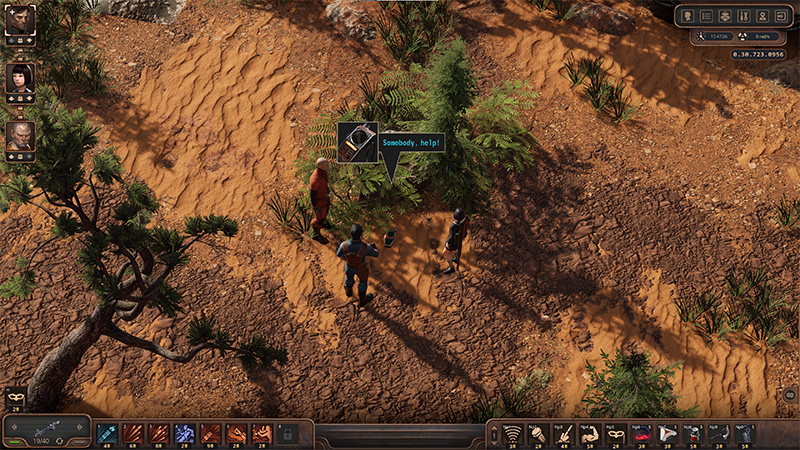Screen dimensions: 800x450
Task: Click the locked ability slot
Action: pos(288,434)
